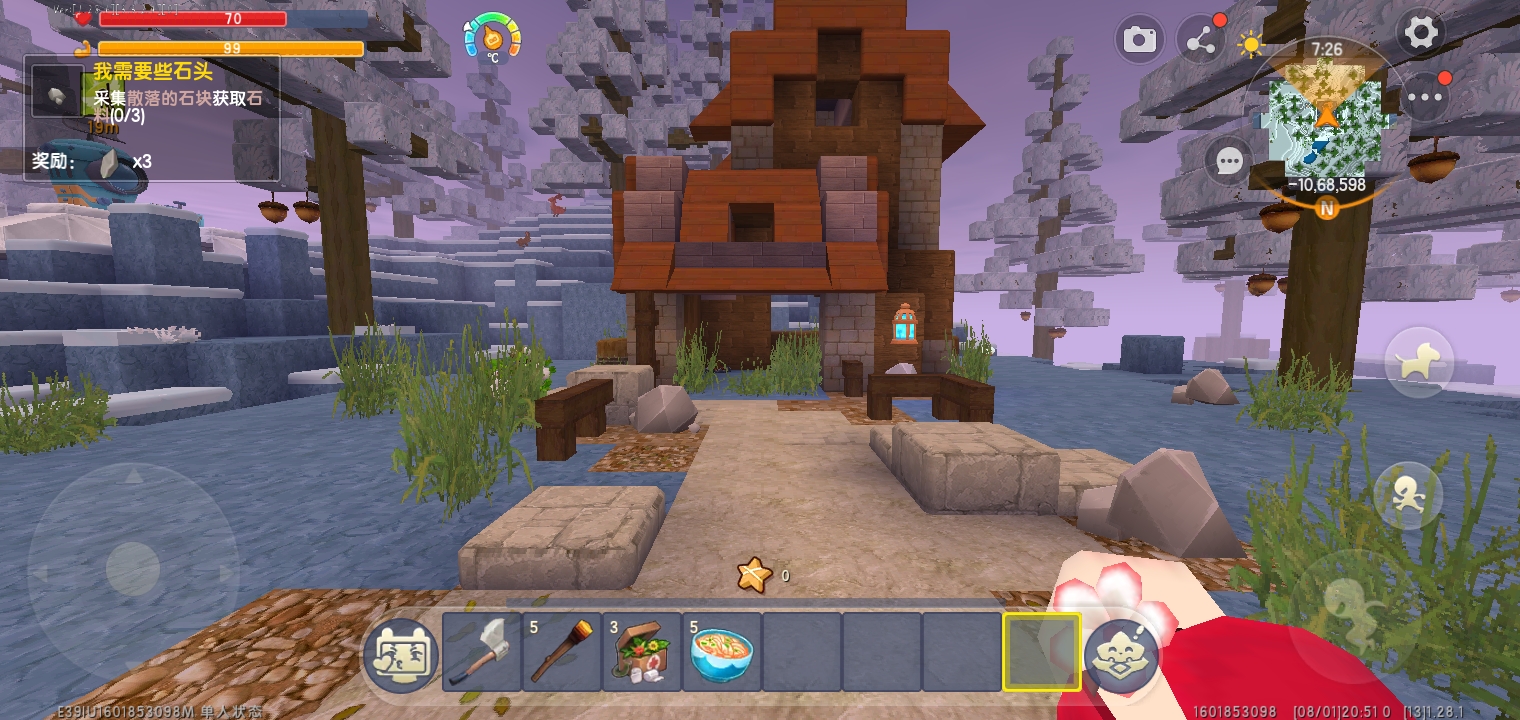Screen dimensions: 1520x720
Task: Select the flower crate hotbar slot
Action: pos(642,652)
